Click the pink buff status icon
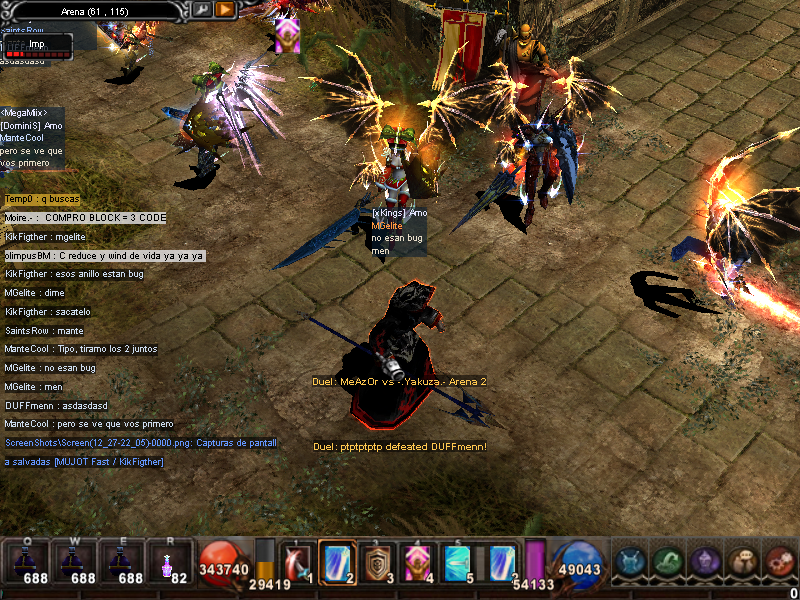Screen dimensions: 800x600 [287, 34]
